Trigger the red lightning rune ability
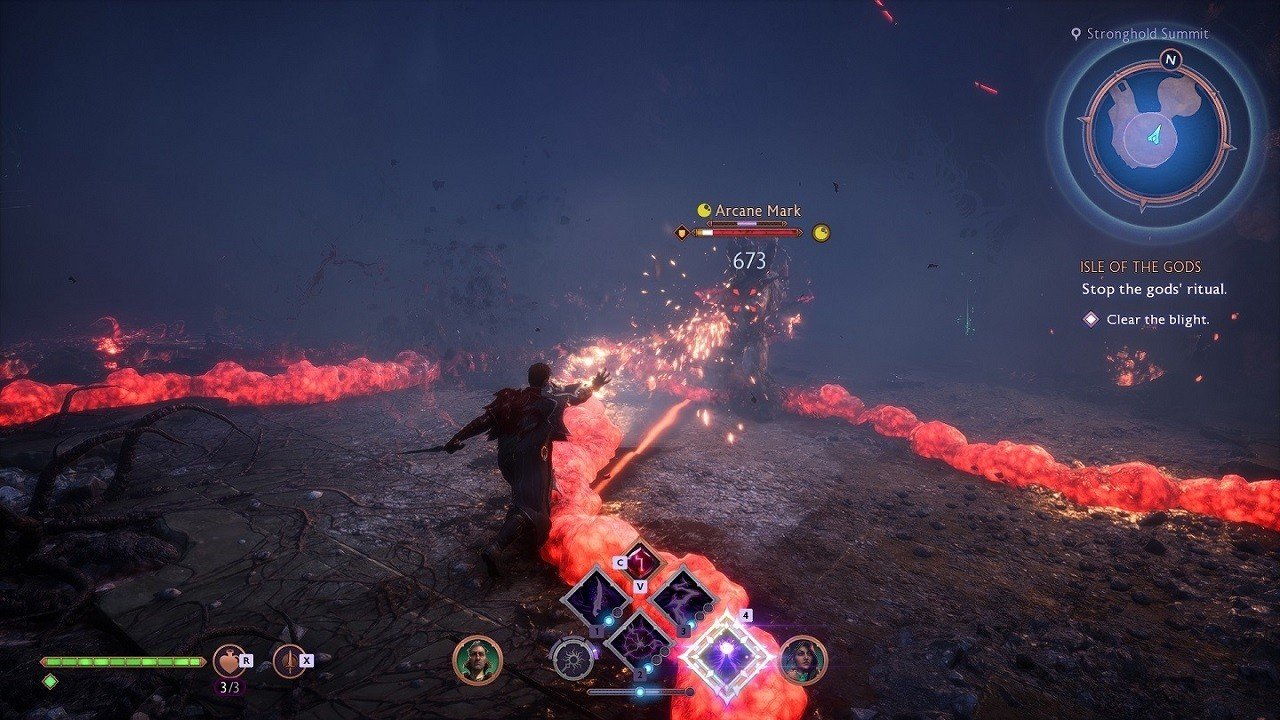The height and width of the screenshot is (720, 1280). (x=641, y=561)
